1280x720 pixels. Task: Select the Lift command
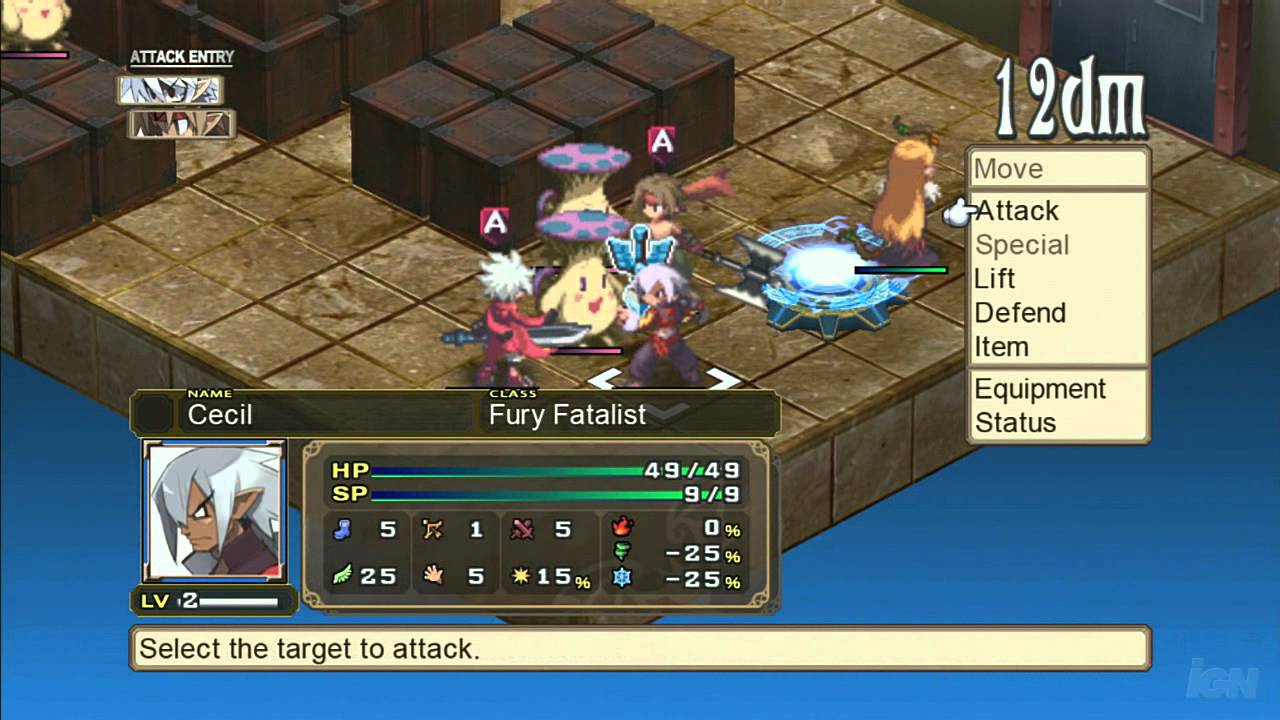click(994, 279)
